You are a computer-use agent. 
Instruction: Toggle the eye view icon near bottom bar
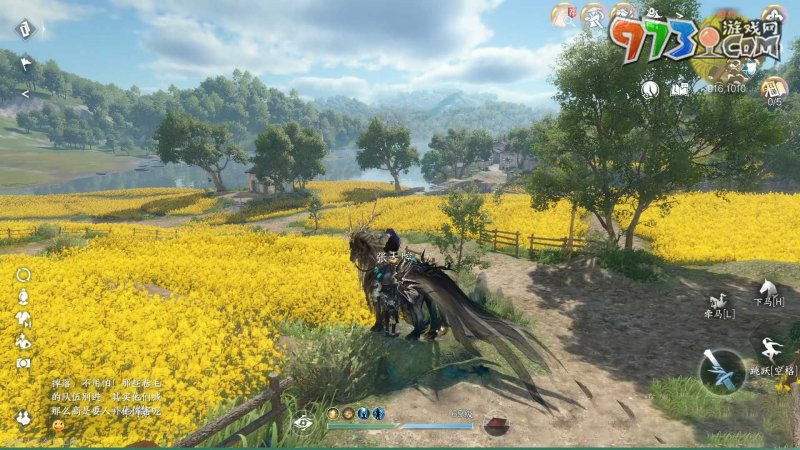tap(303, 421)
